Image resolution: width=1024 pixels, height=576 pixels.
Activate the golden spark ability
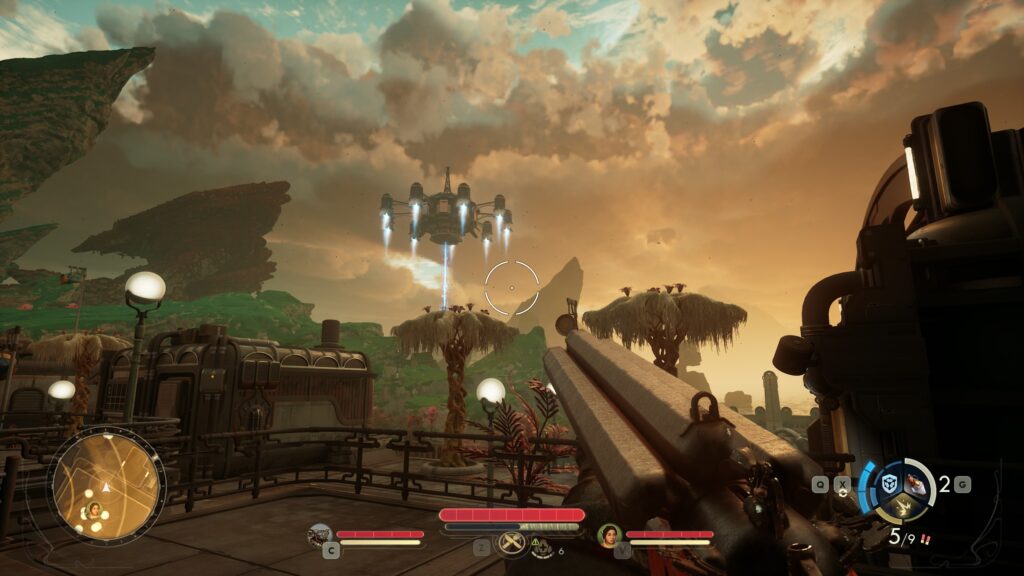coord(902,508)
